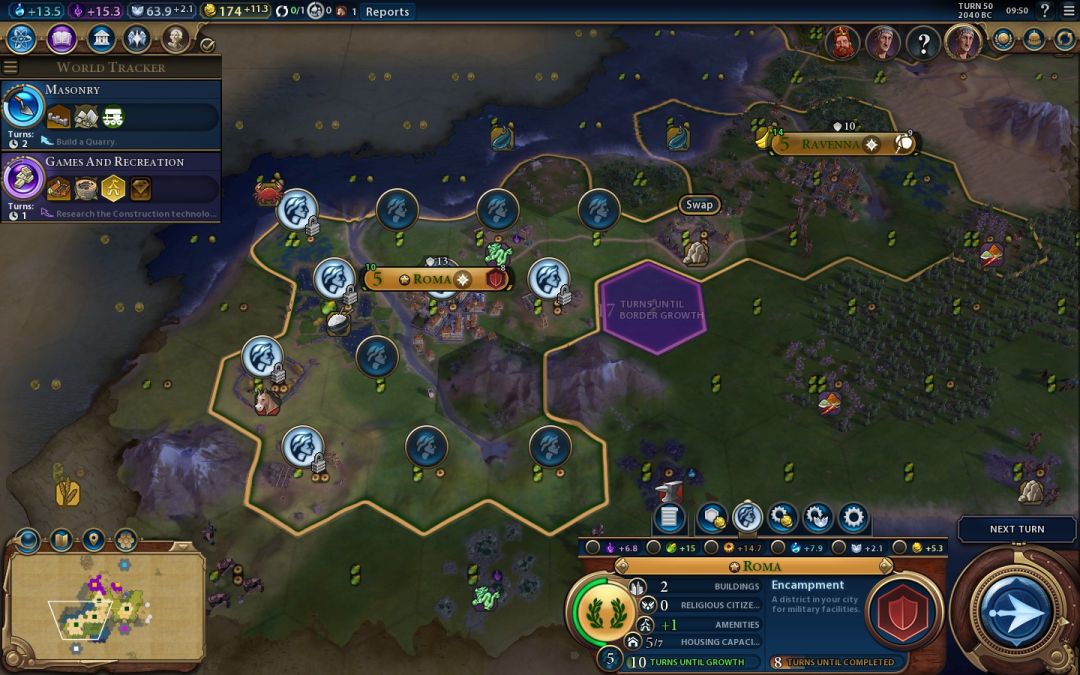Open the technology tree via the atom icon
The image size is (1080, 675).
pyautogui.click(x=21, y=39)
